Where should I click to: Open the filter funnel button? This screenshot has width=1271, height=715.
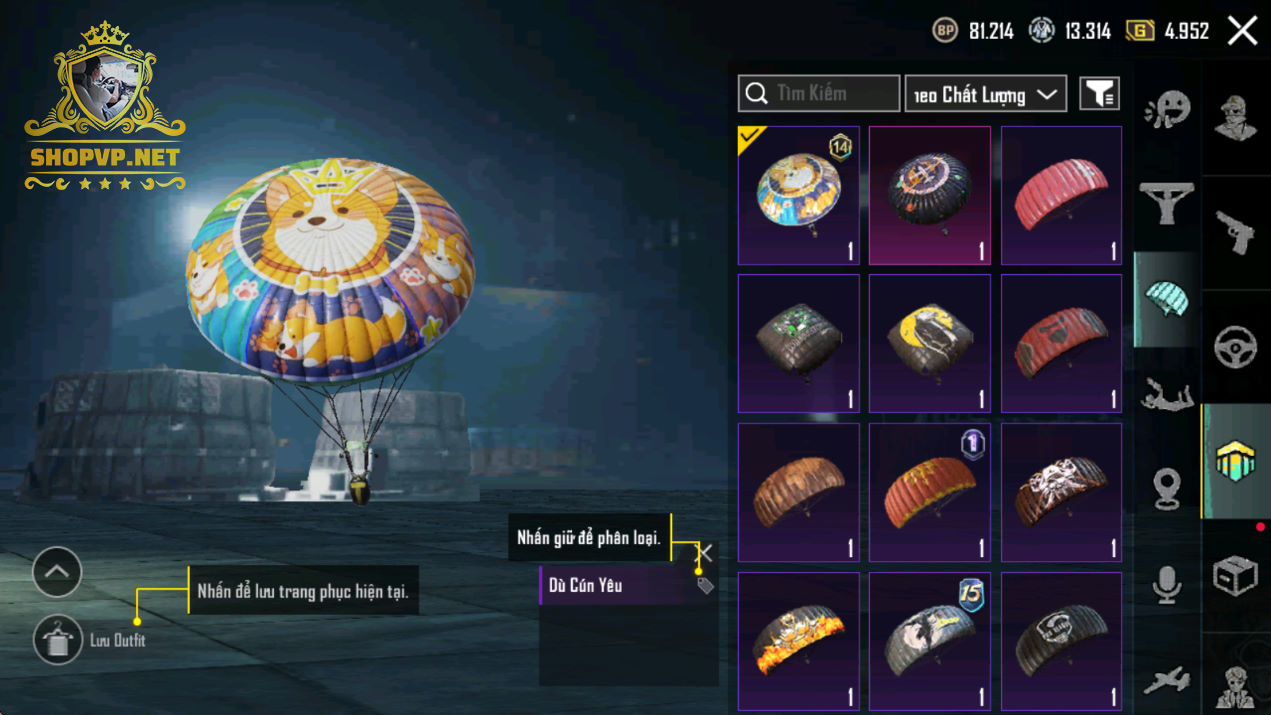1099,94
